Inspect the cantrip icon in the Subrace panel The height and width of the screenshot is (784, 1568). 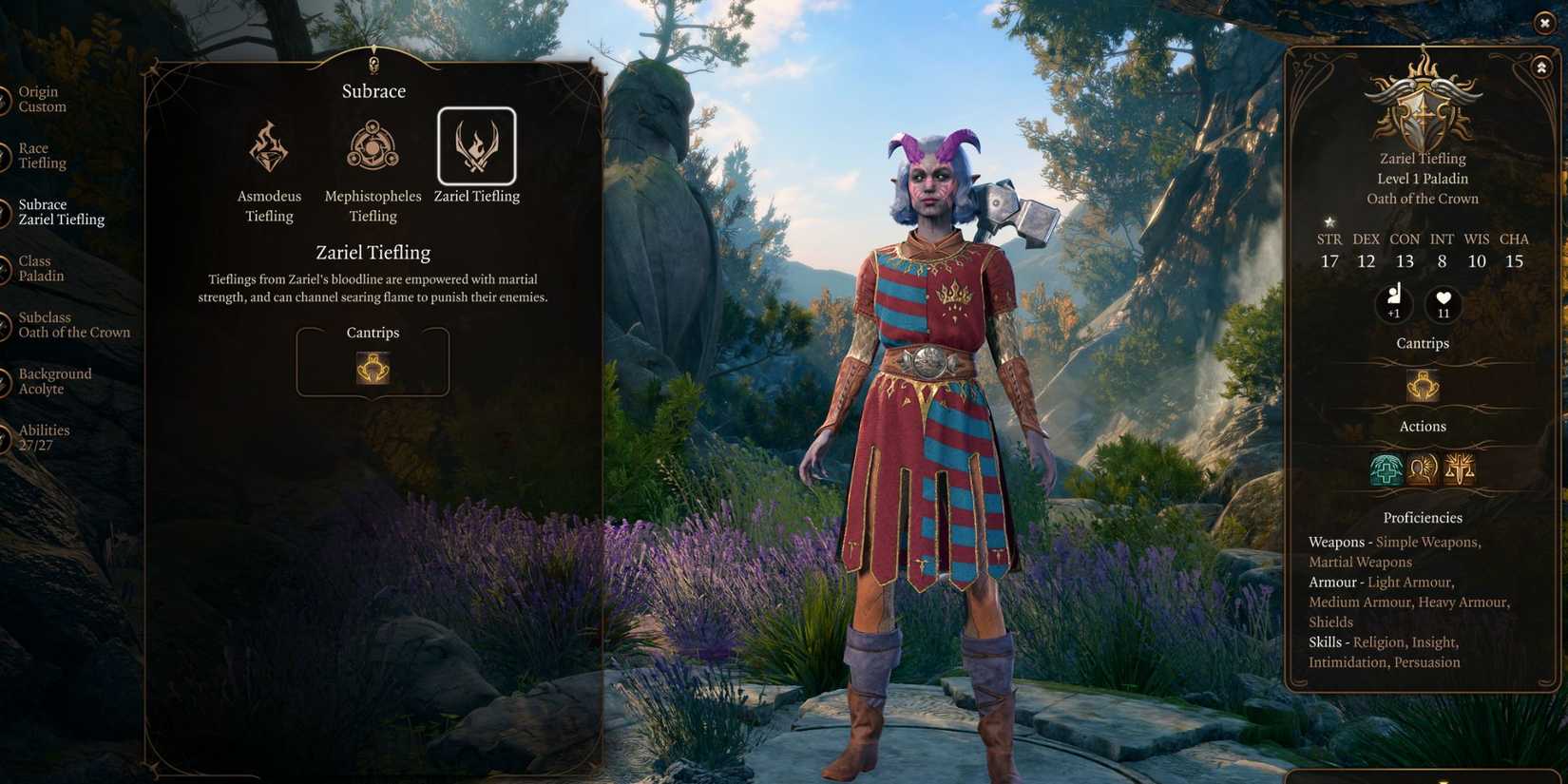(373, 369)
